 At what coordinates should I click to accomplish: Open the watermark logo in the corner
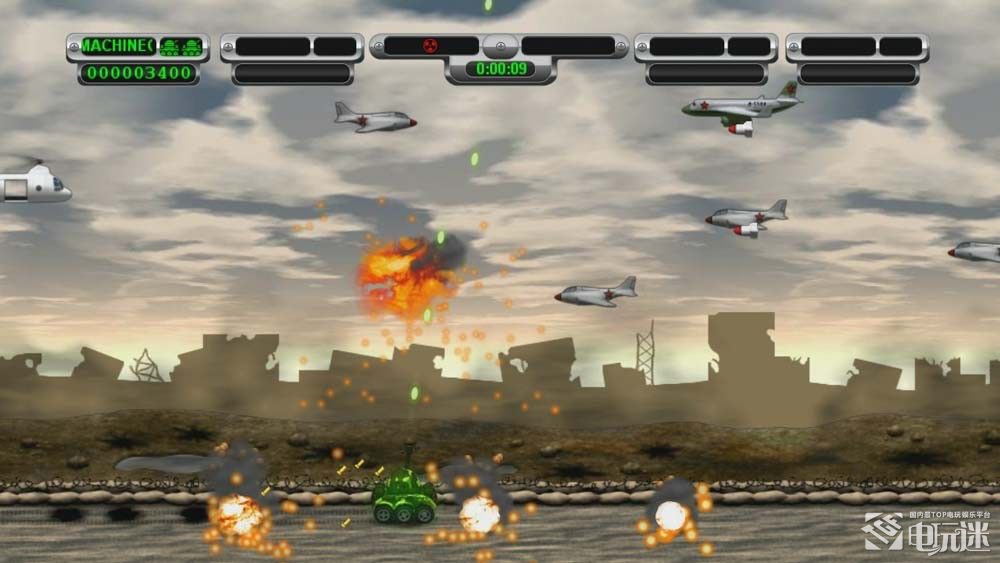coord(927,534)
